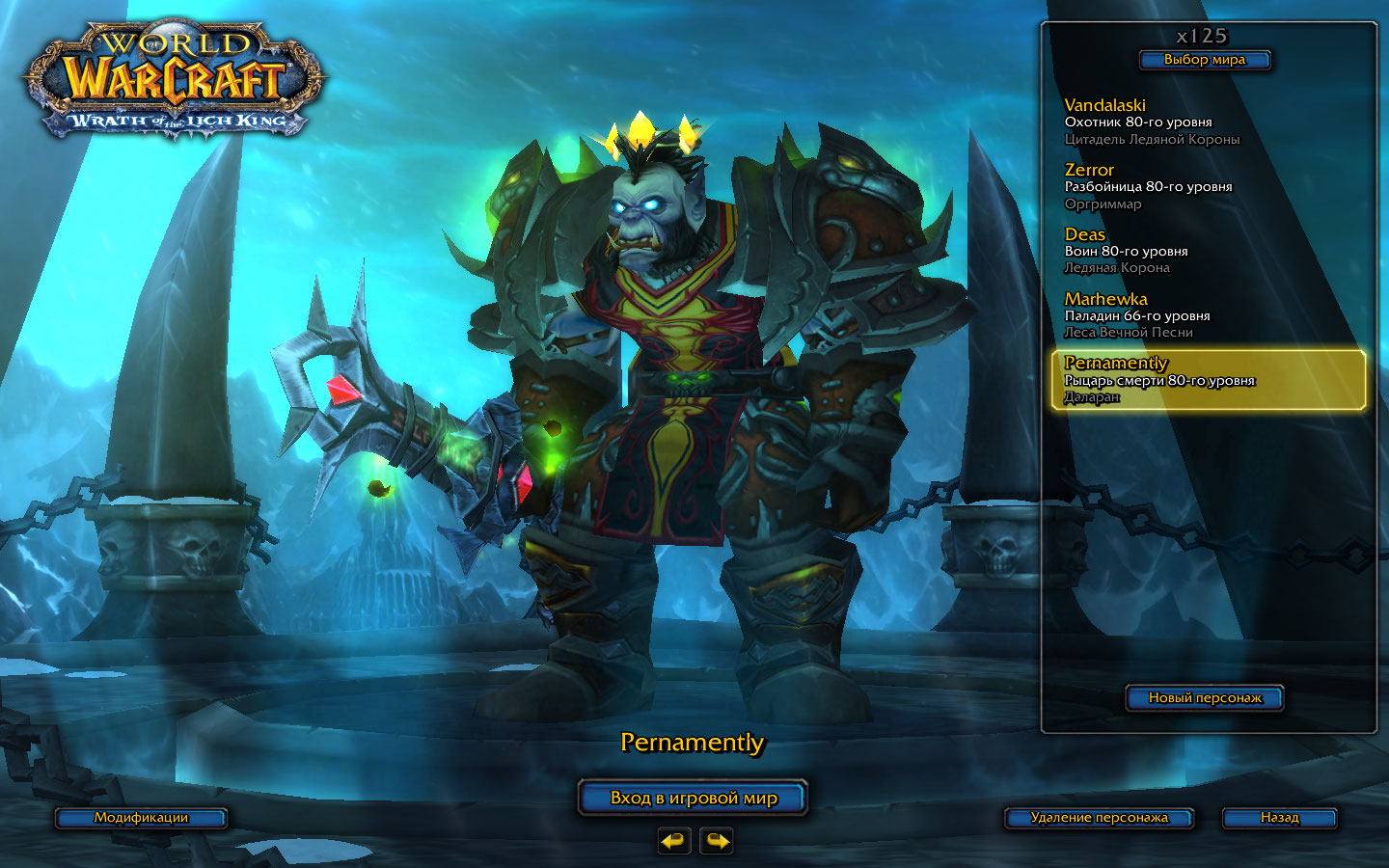This screenshot has width=1389, height=868.
Task: Create a character with Новый персонаж
Action: (x=1204, y=697)
